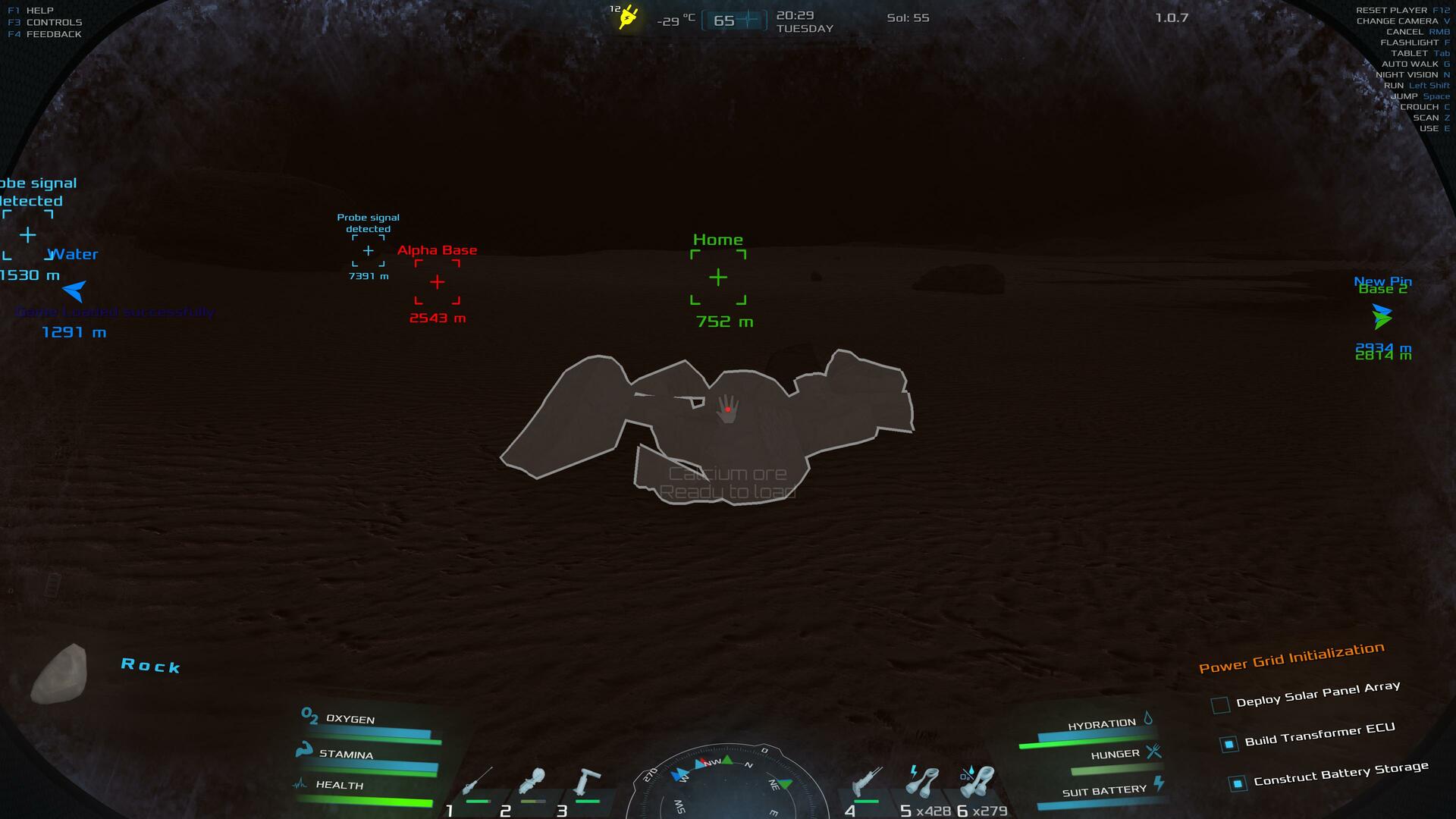Click the Rock item icon

pos(59,673)
